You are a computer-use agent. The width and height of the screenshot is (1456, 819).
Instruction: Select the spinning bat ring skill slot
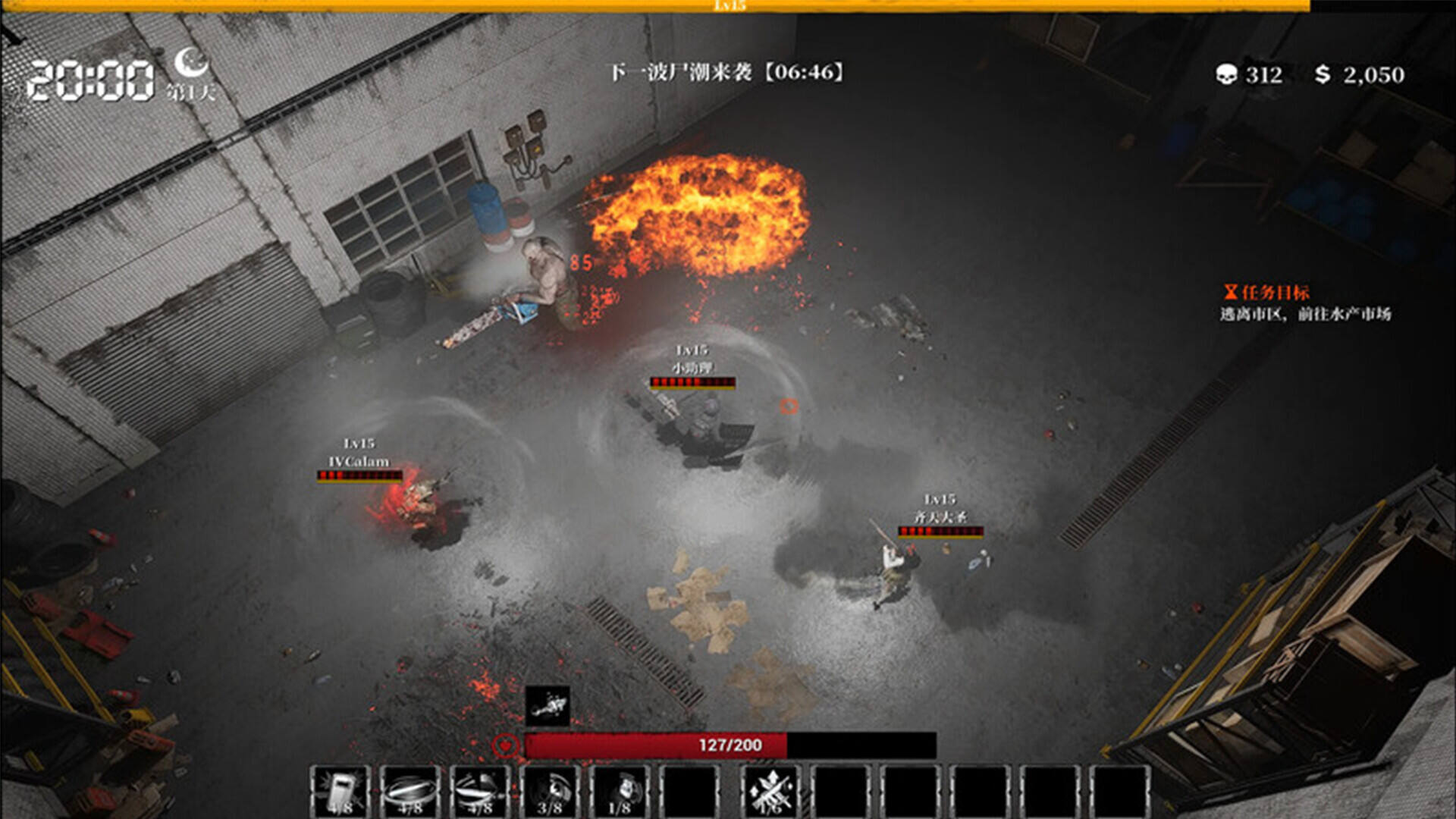point(410,791)
